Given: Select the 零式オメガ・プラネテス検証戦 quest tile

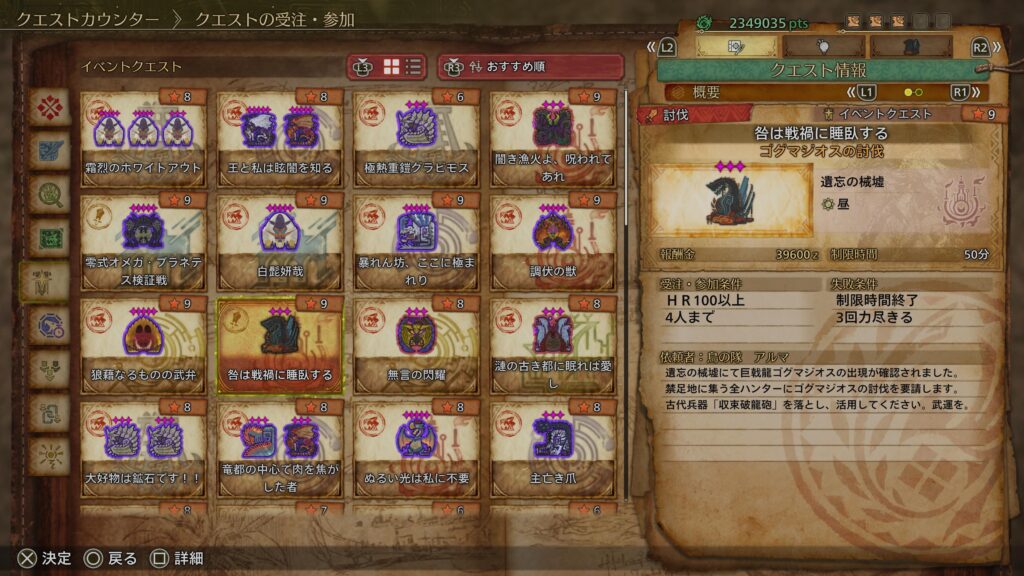Looking at the screenshot, I should 143,247.
